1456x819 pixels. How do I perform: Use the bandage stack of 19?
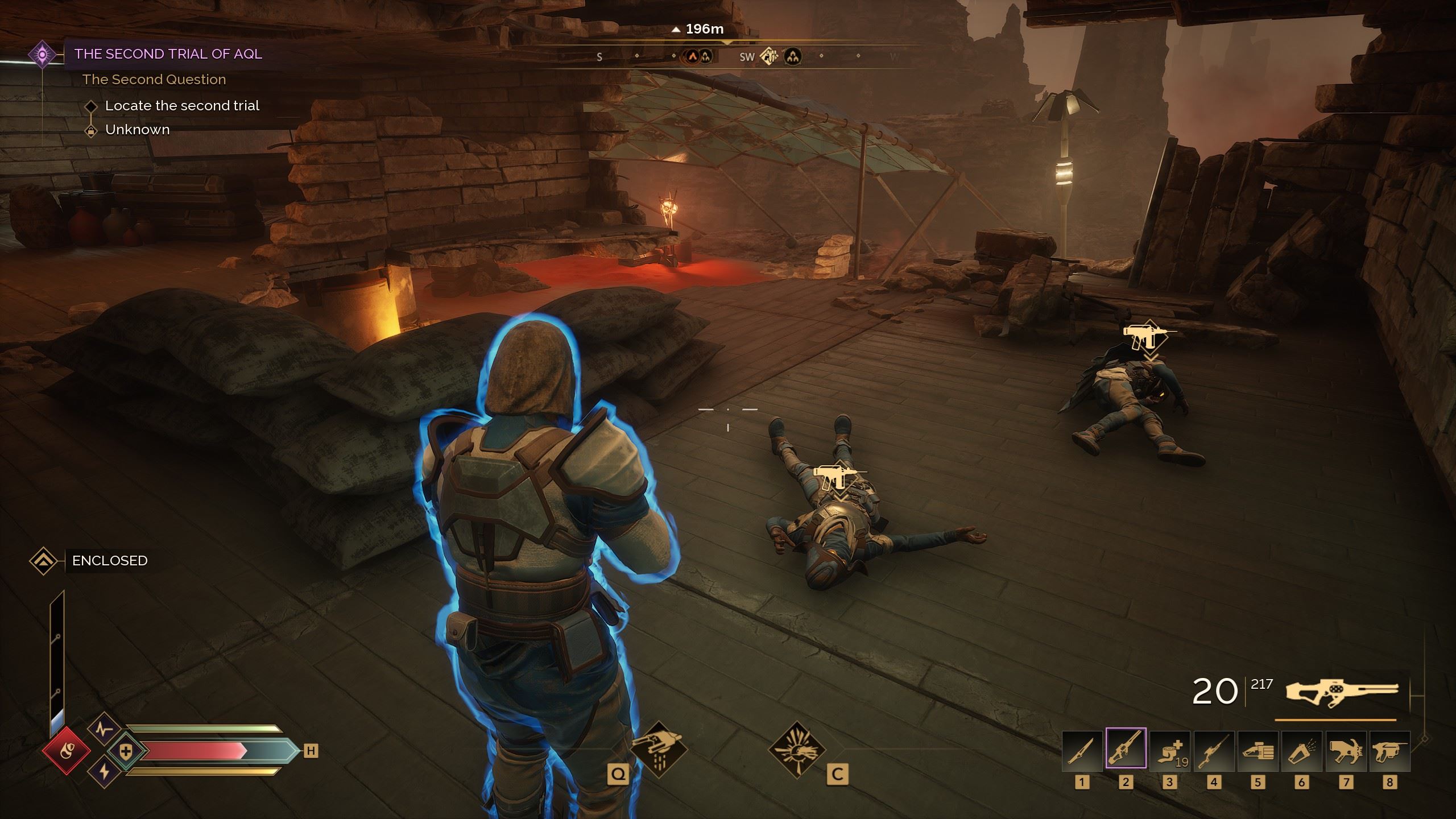coord(1169,751)
